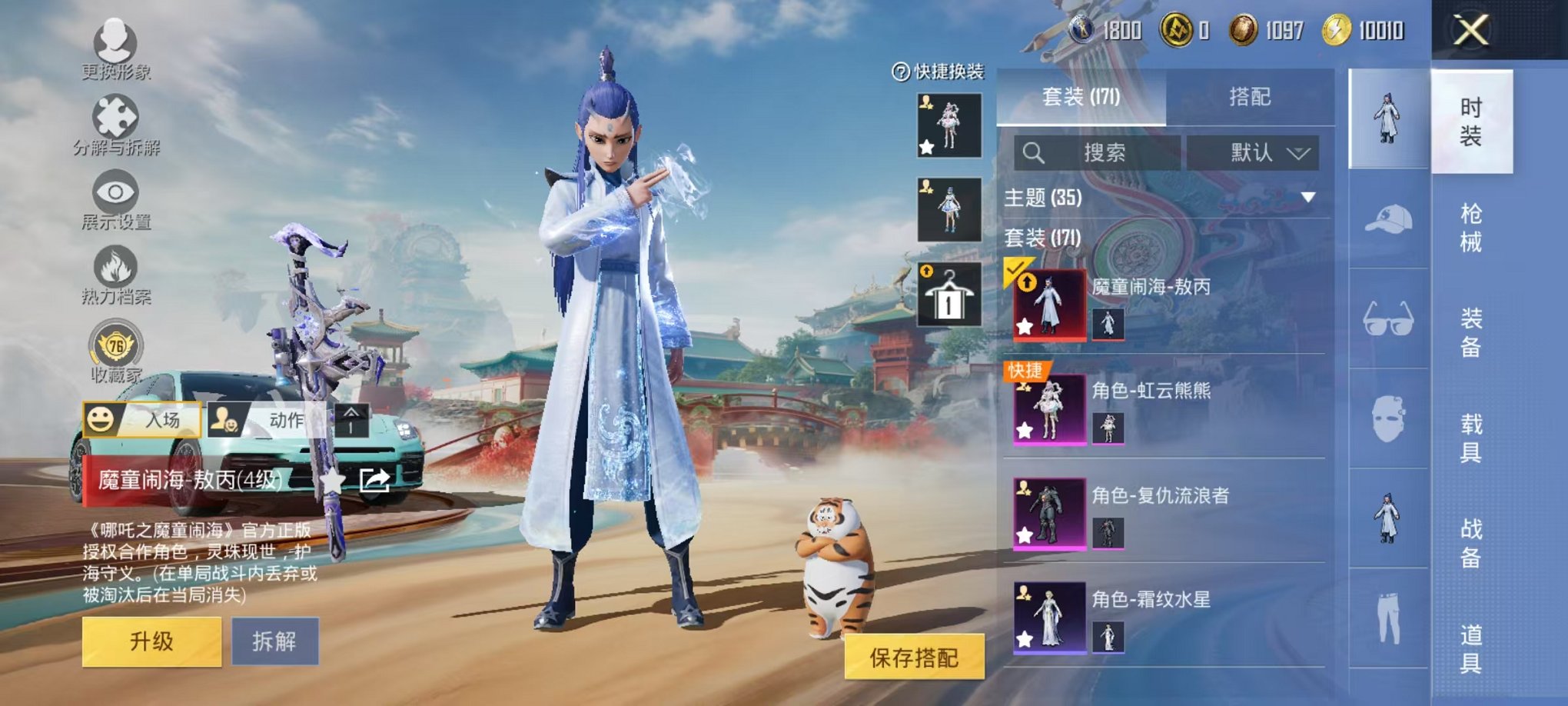Collapse the 主题 (35) section
Image resolution: width=1568 pixels, height=706 pixels.
click(1307, 197)
